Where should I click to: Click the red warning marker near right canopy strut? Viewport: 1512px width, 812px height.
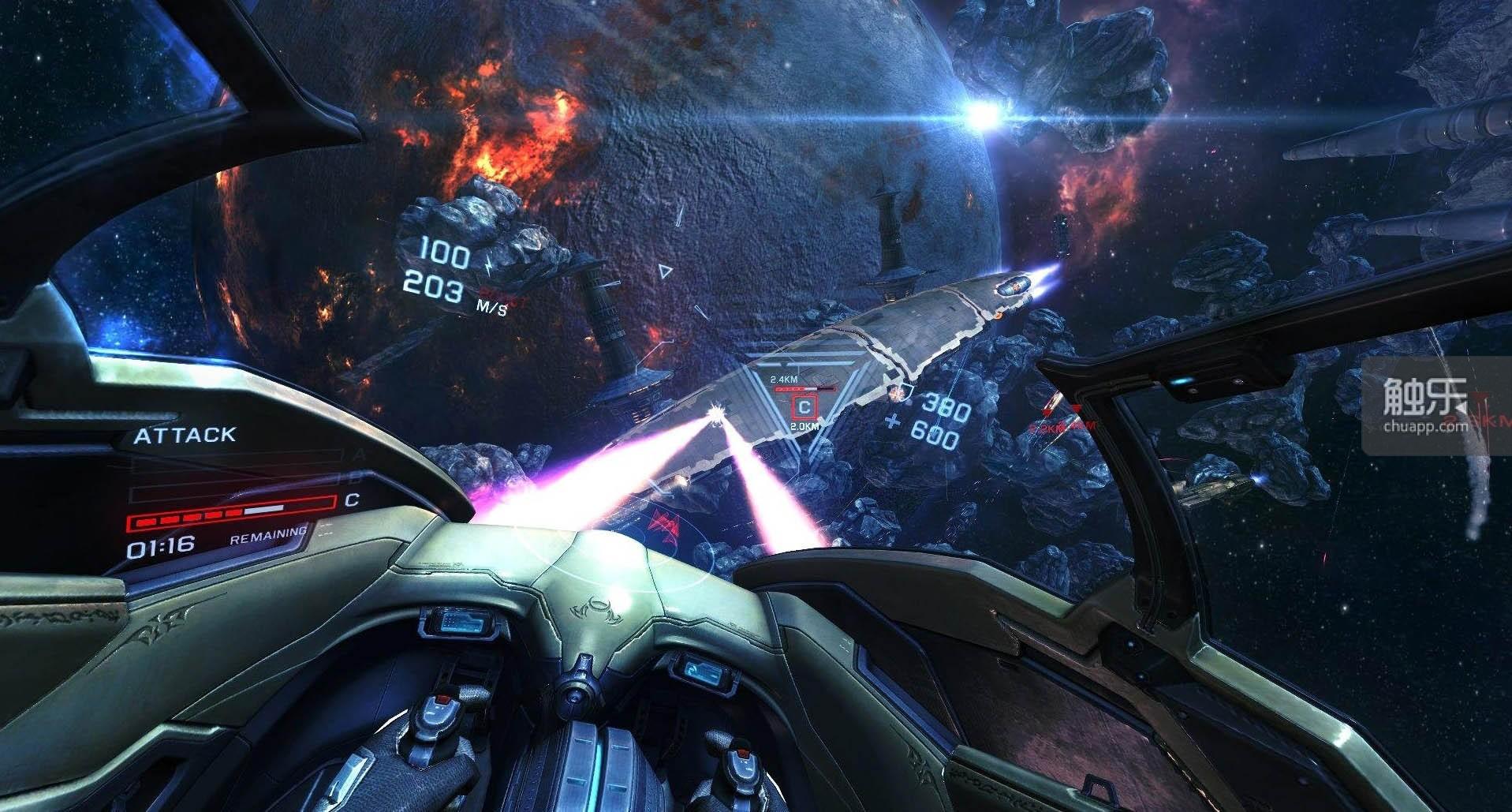(x=1077, y=408)
